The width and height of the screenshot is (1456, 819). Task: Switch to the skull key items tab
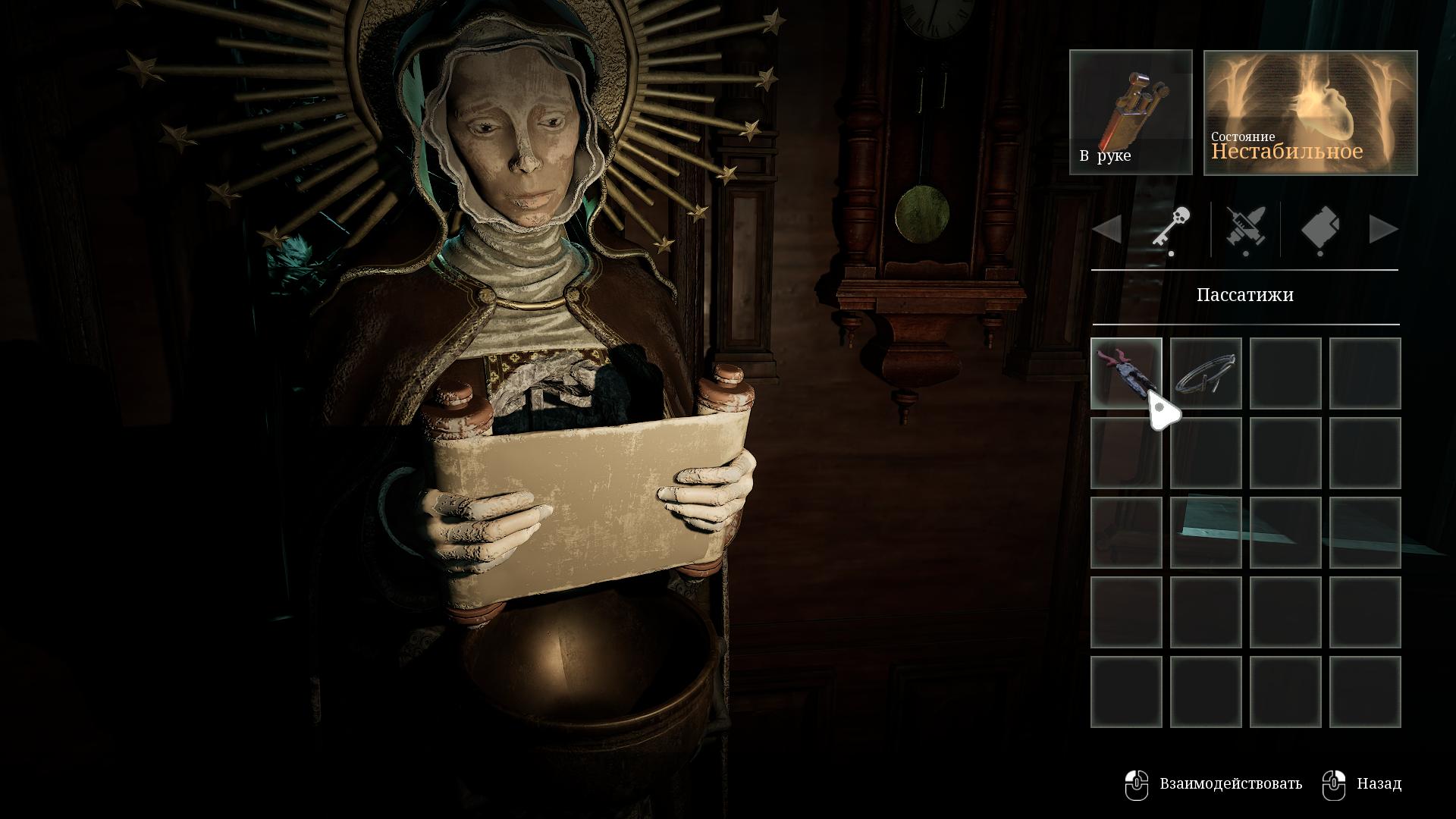[x=1171, y=228]
